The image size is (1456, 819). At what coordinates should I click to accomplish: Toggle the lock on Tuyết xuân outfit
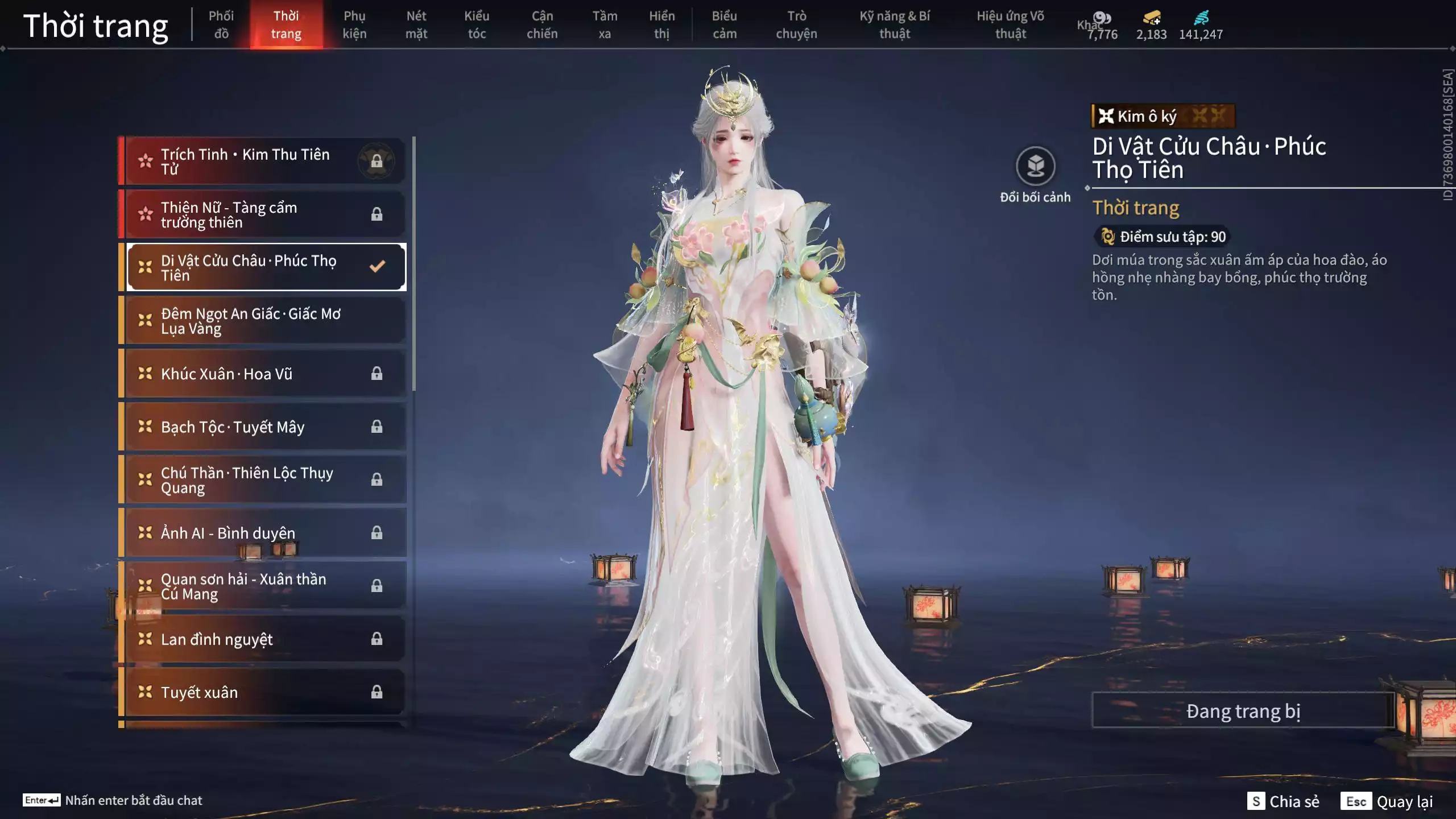pos(376,692)
